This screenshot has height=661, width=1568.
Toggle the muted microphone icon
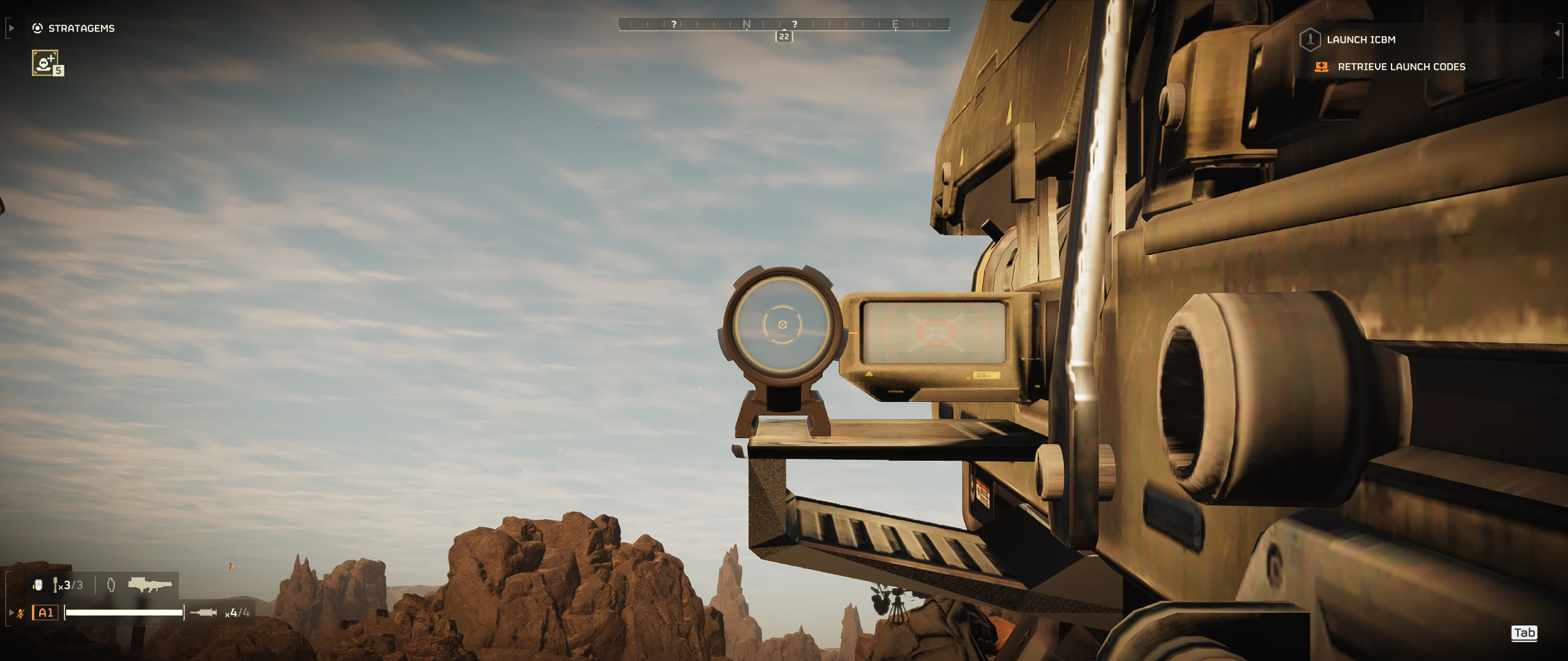(x=21, y=613)
